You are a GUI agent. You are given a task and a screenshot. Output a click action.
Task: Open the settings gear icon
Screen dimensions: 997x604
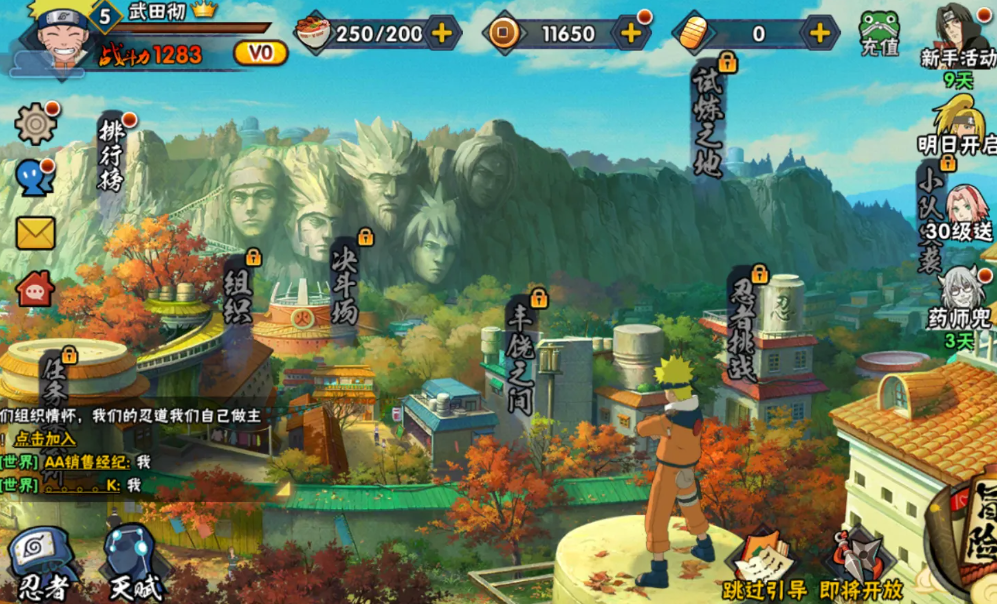coord(36,123)
